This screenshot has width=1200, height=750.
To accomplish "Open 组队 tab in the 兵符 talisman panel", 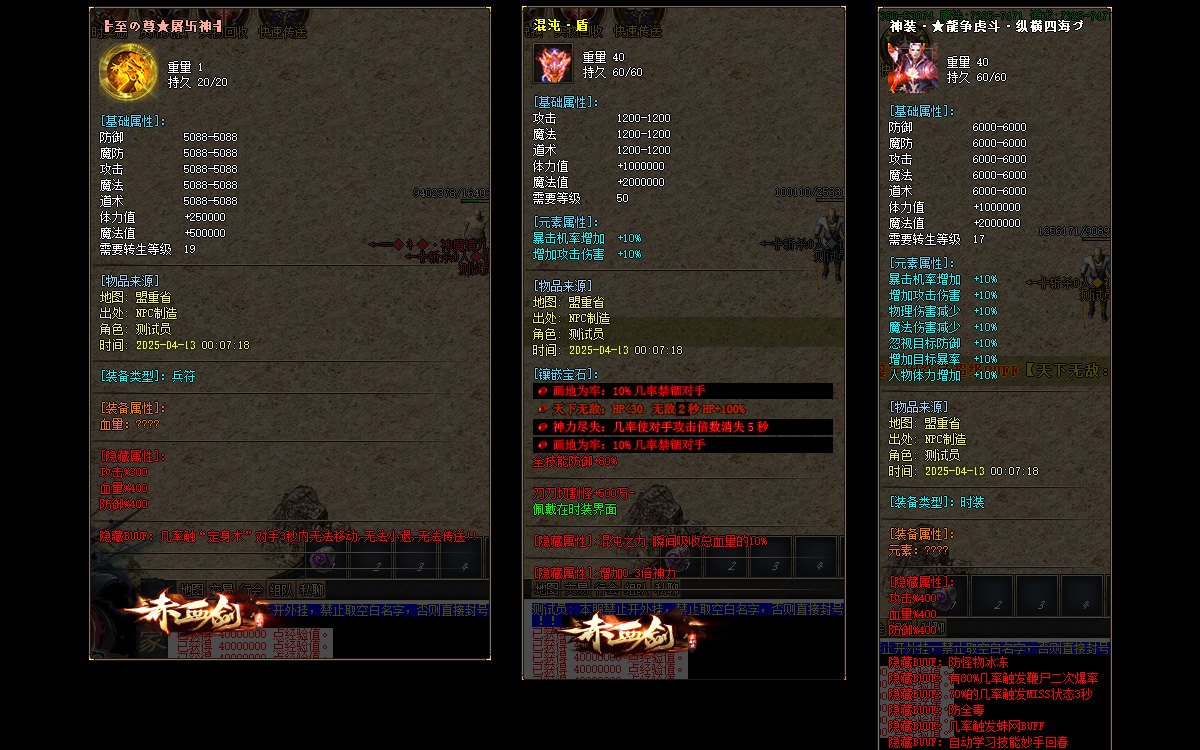I will [x=282, y=589].
